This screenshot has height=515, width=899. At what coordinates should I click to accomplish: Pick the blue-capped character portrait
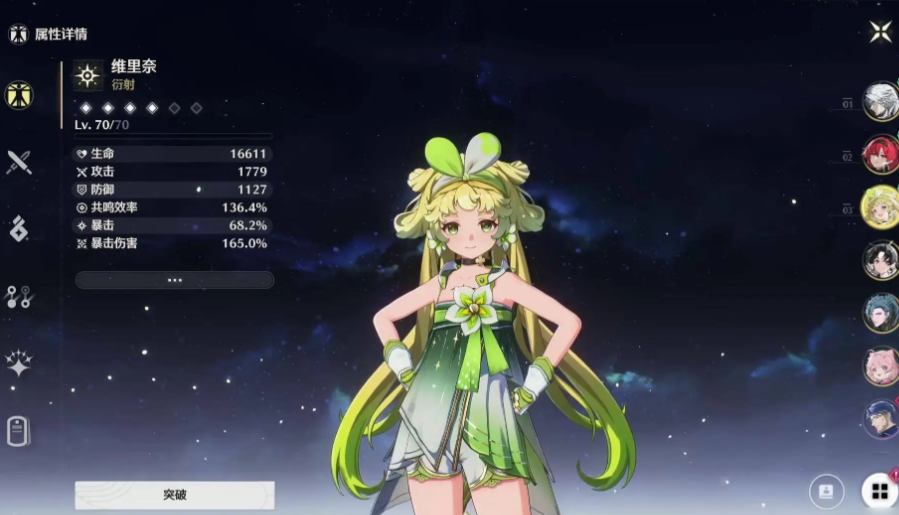pyautogui.click(x=881, y=419)
